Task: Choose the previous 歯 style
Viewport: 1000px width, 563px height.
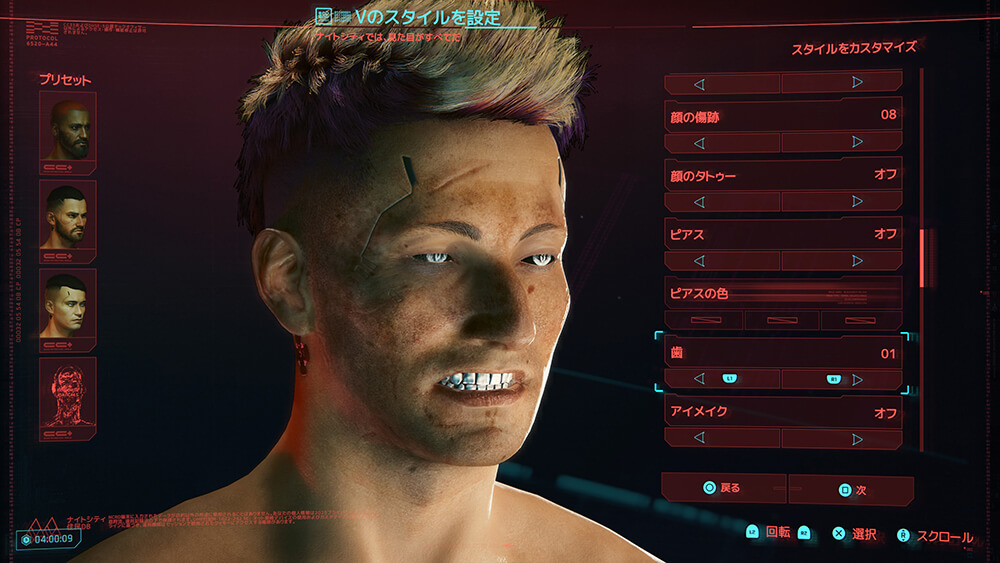Action: click(699, 379)
